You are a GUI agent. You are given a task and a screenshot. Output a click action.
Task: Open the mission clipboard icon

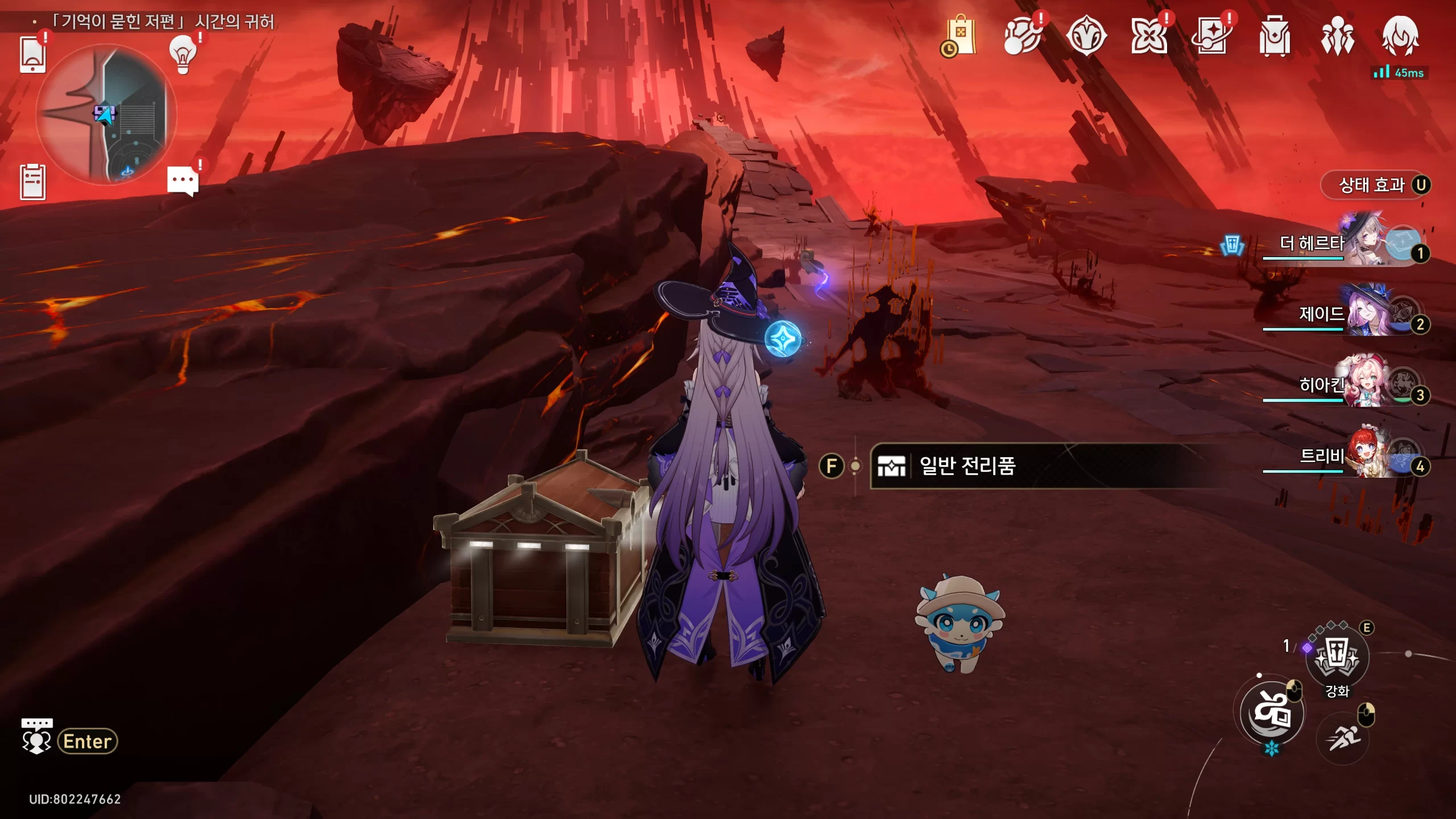click(32, 182)
